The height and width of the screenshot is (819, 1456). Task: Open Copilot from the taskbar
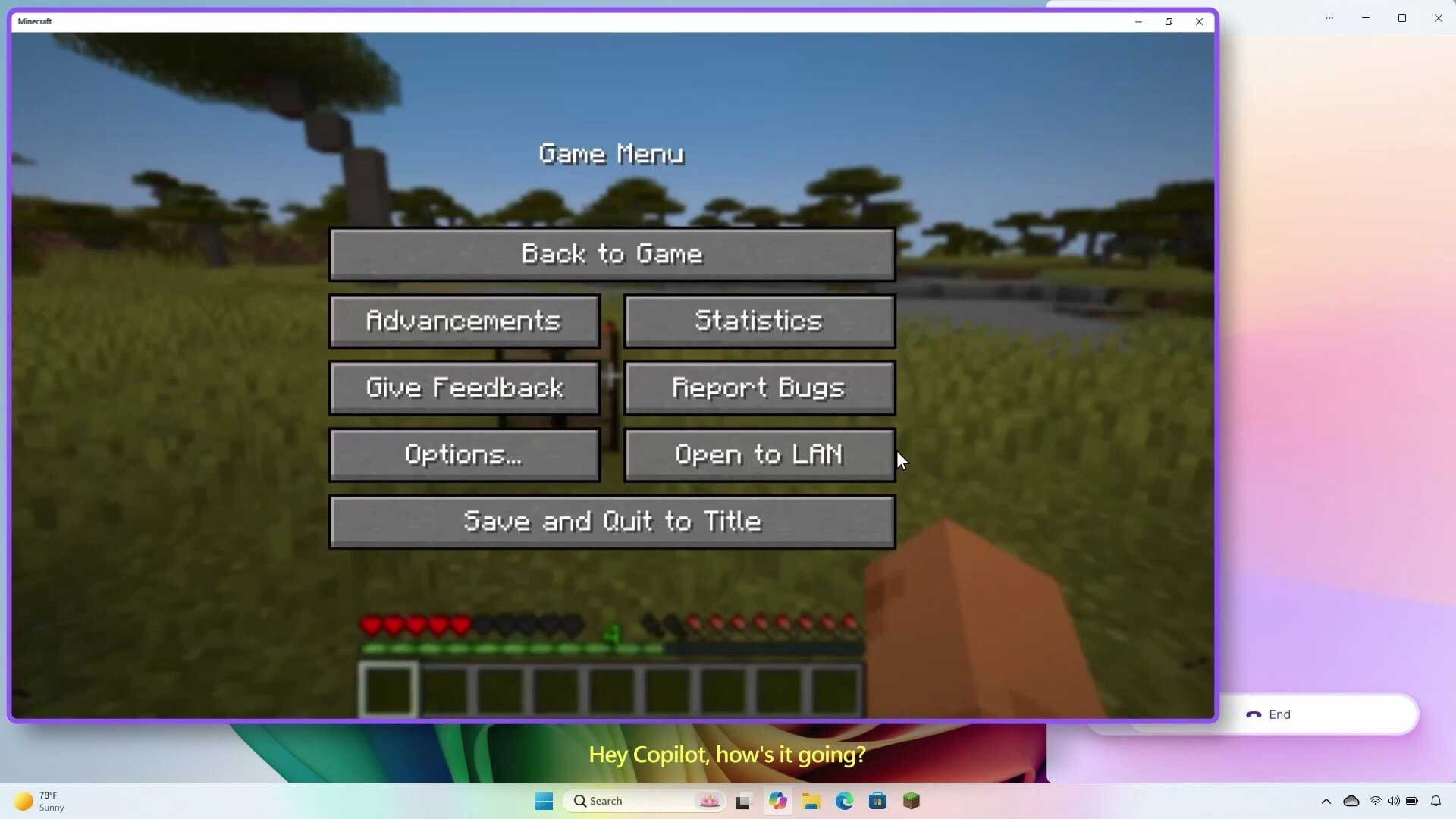(777, 801)
